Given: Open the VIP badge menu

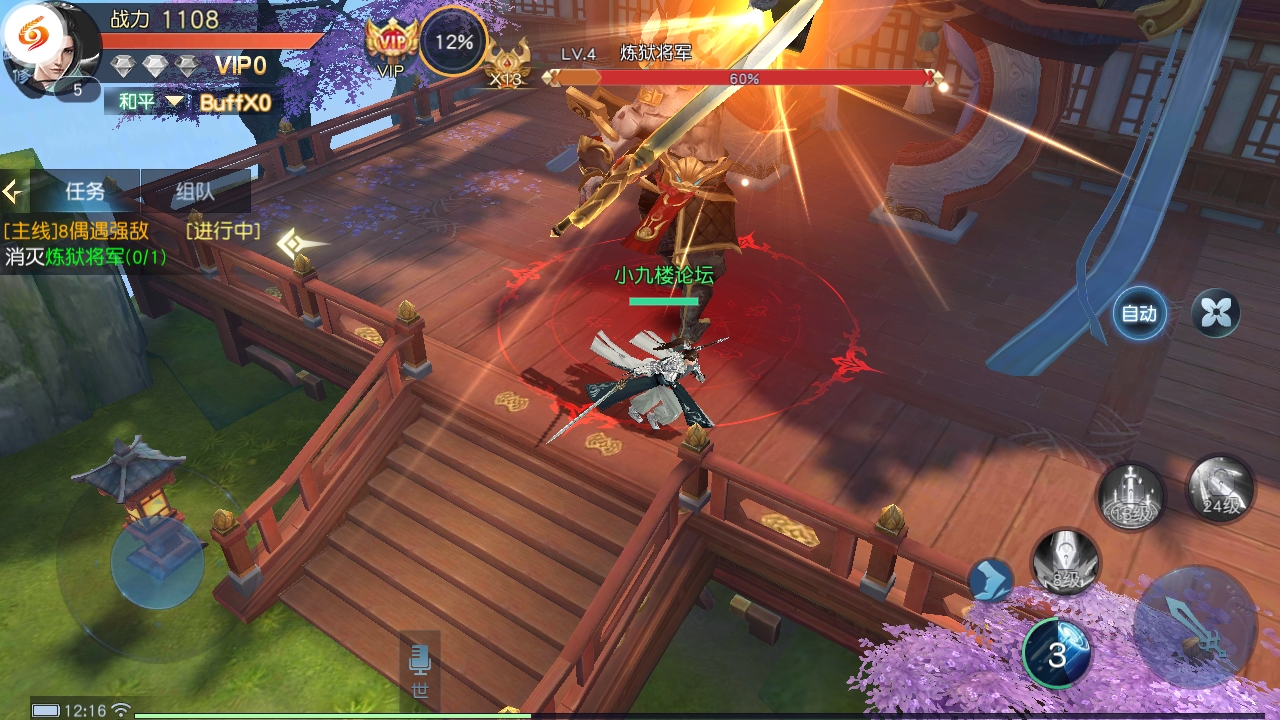Looking at the screenshot, I should 391,44.
